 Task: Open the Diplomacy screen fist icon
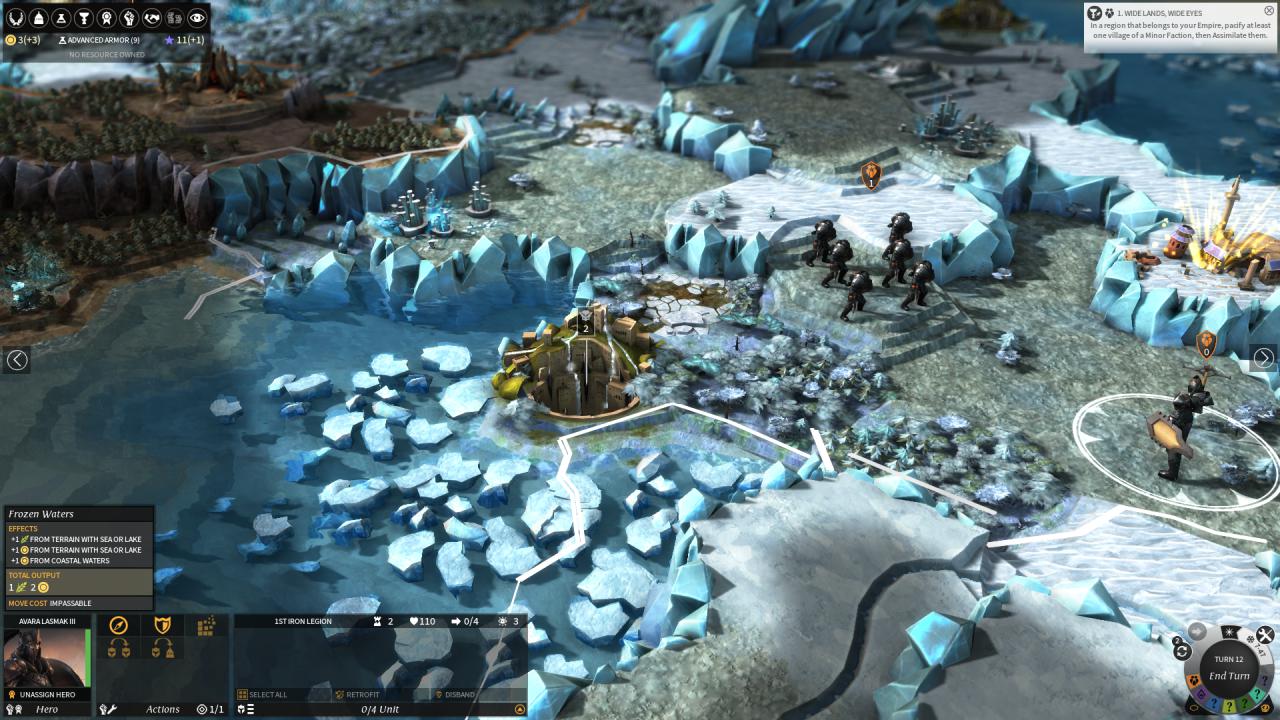pos(130,17)
